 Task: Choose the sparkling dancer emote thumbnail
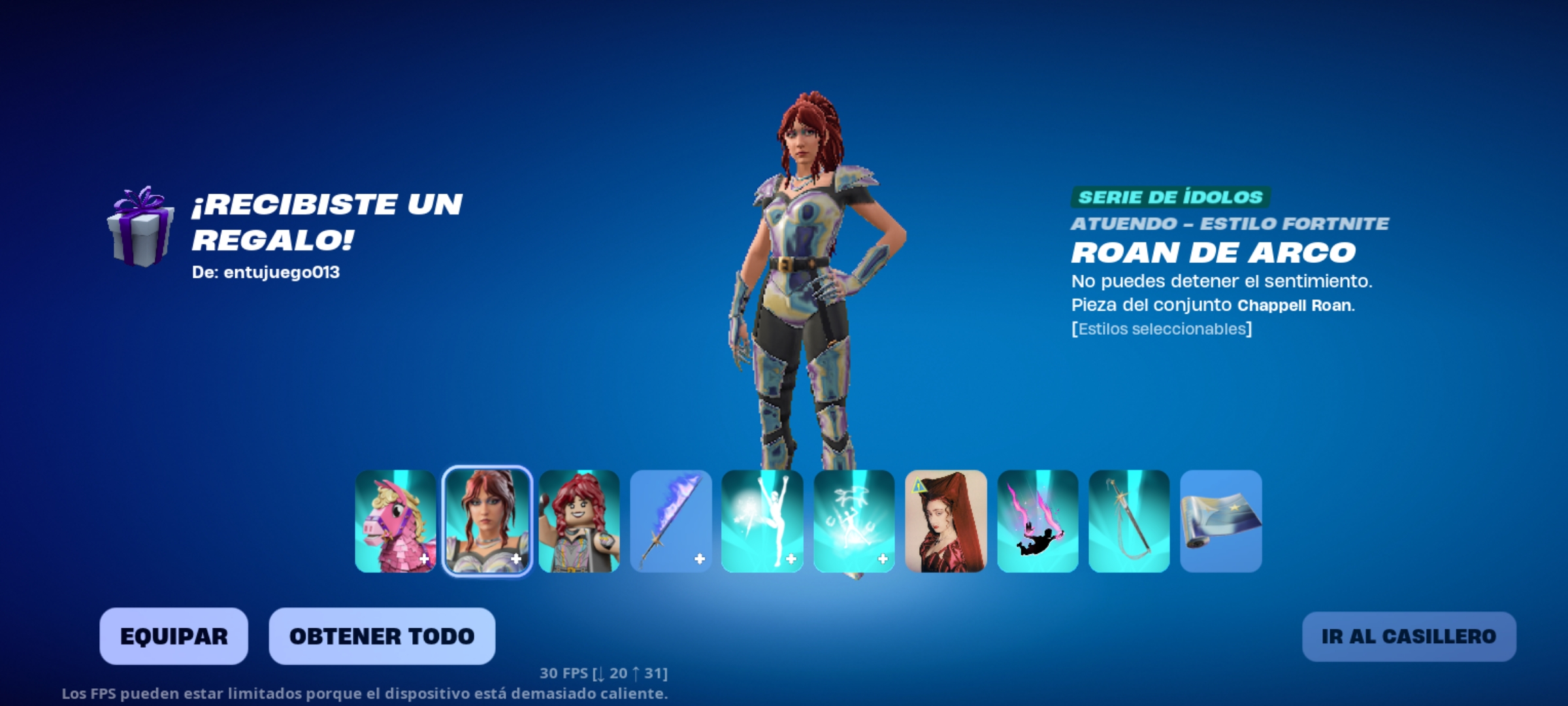(x=854, y=521)
